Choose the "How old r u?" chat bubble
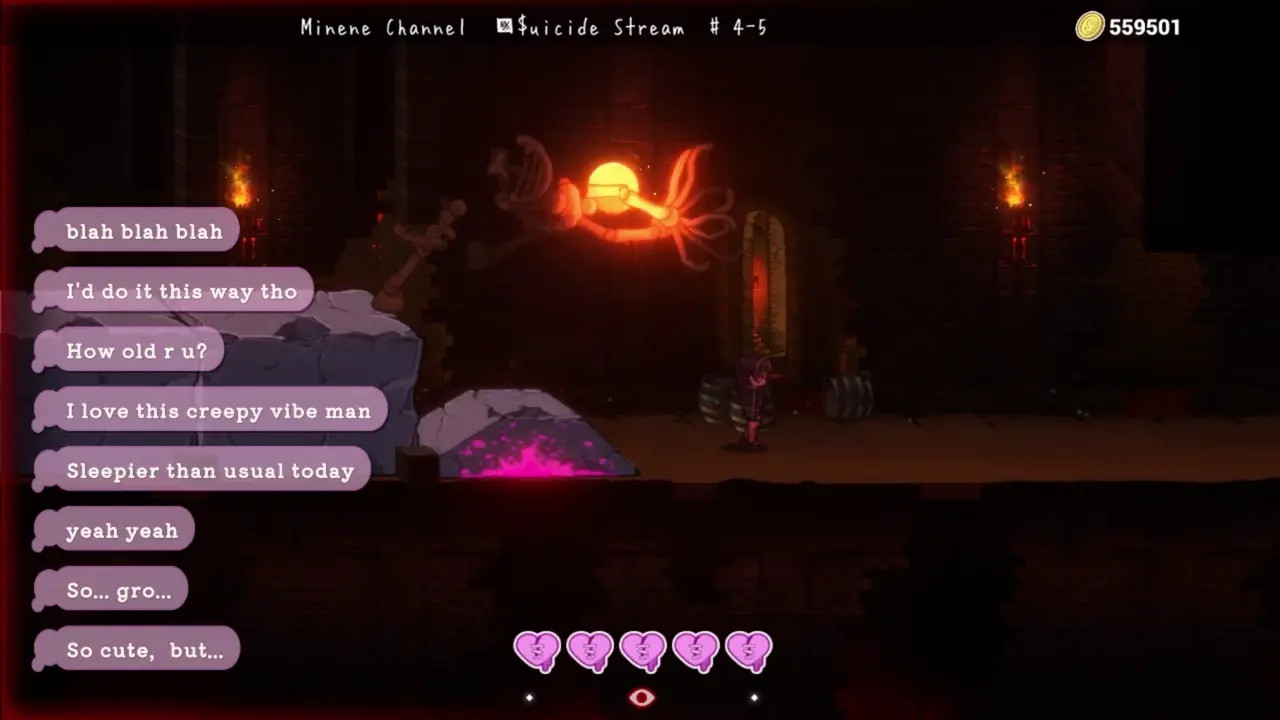Image resolution: width=1280 pixels, height=720 pixels. tap(137, 351)
